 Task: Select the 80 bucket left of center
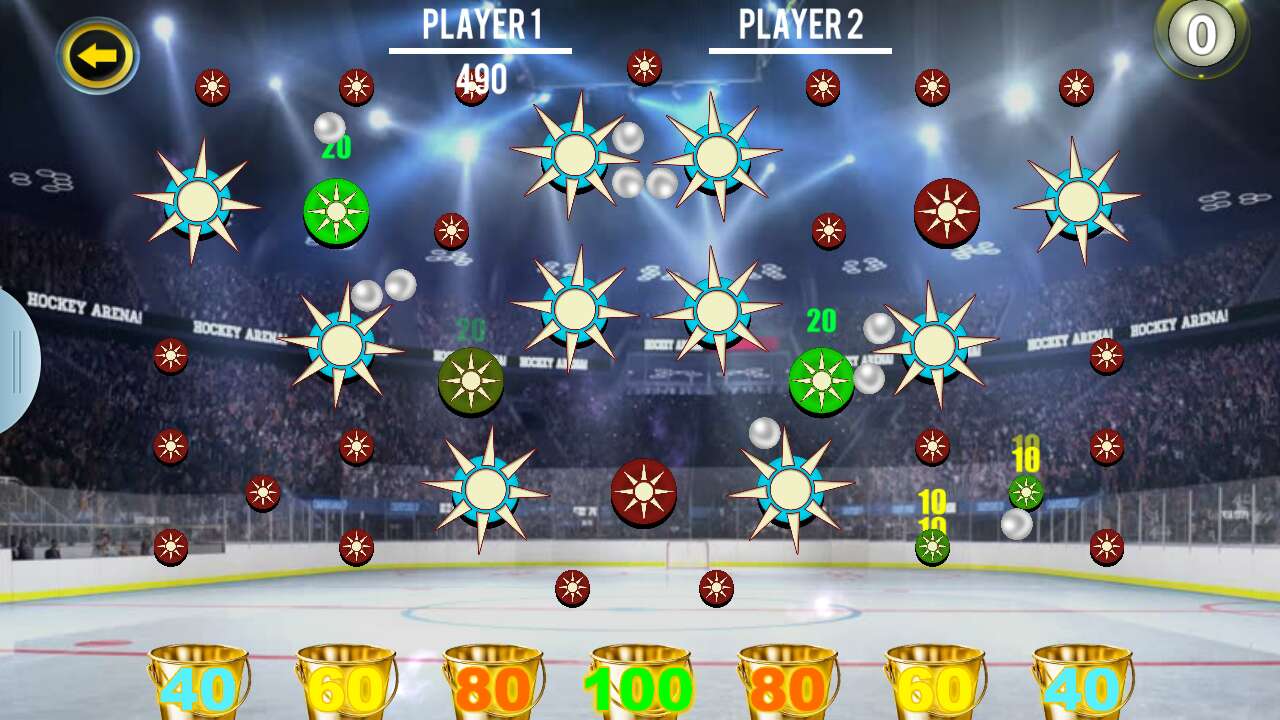pos(492,688)
